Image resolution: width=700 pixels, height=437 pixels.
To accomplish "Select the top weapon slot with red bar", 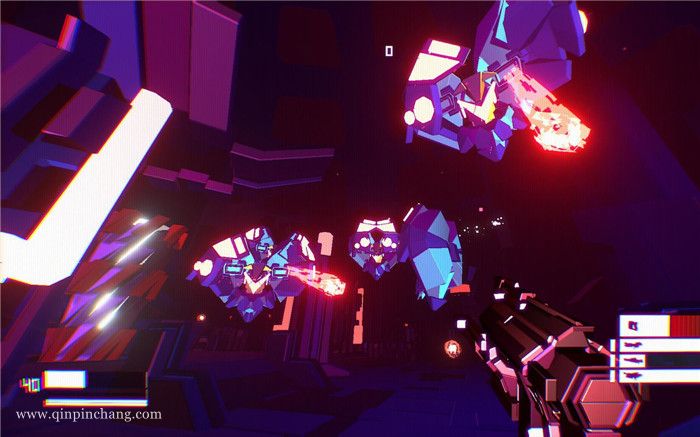I will click(658, 325).
